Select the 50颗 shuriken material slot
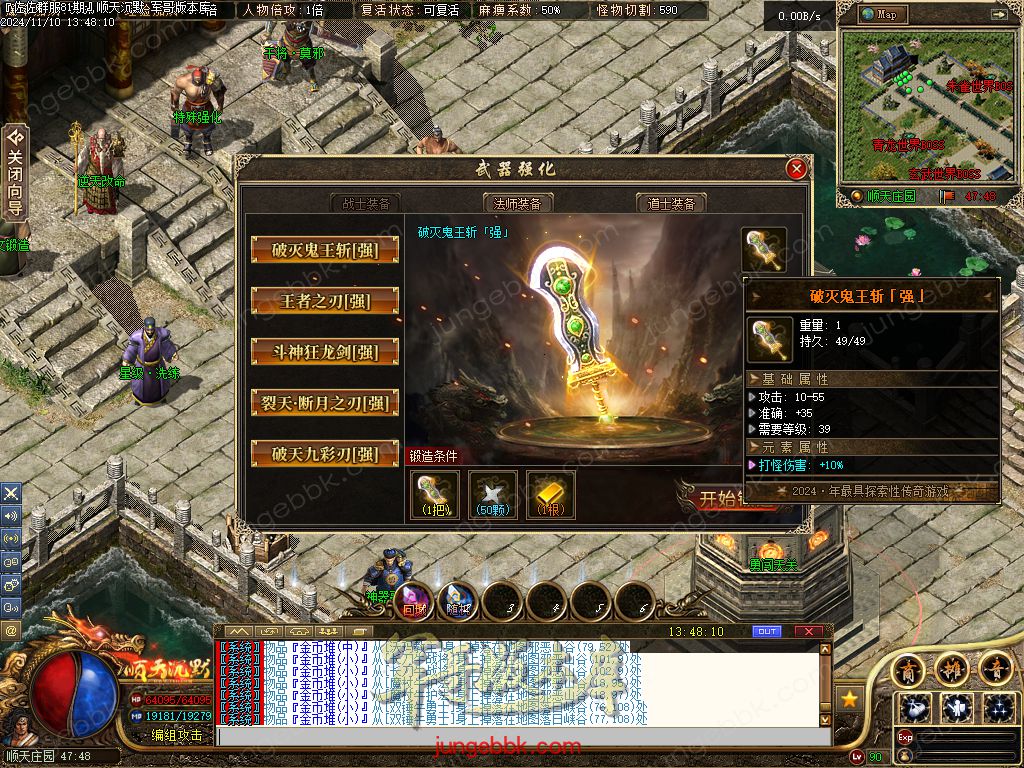 [x=493, y=494]
